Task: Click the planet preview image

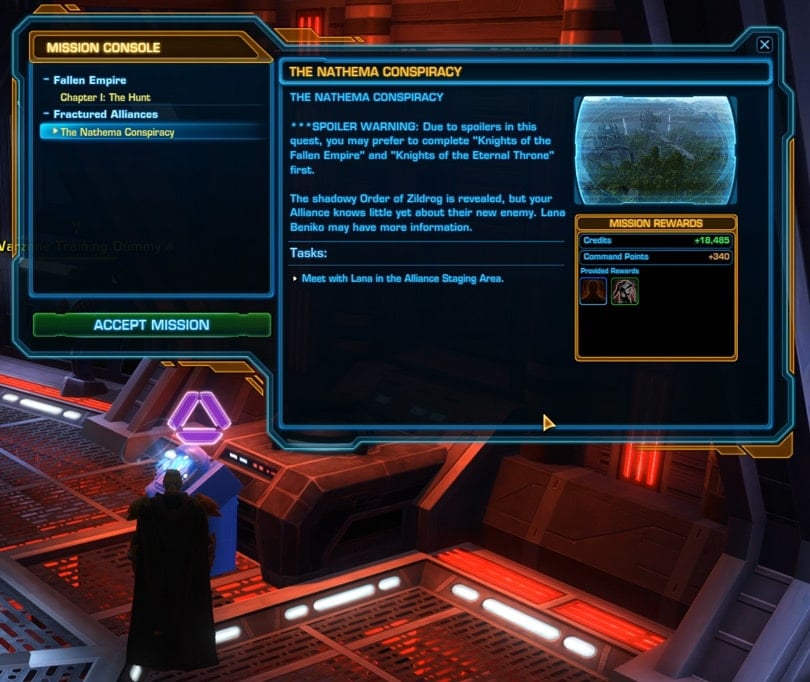Action: coord(655,150)
